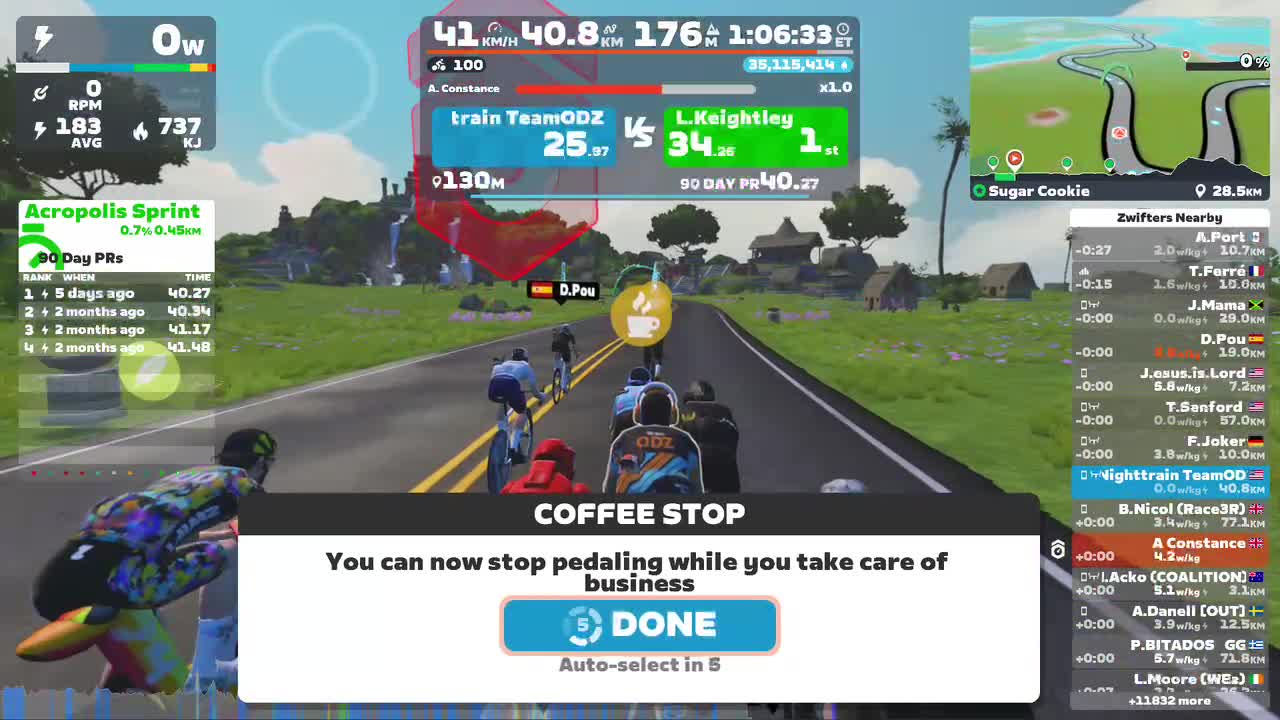The width and height of the screenshot is (1280, 720).
Task: Click A.Constance's highlighted entry in Zwifters Nearby
Action: (1168, 549)
